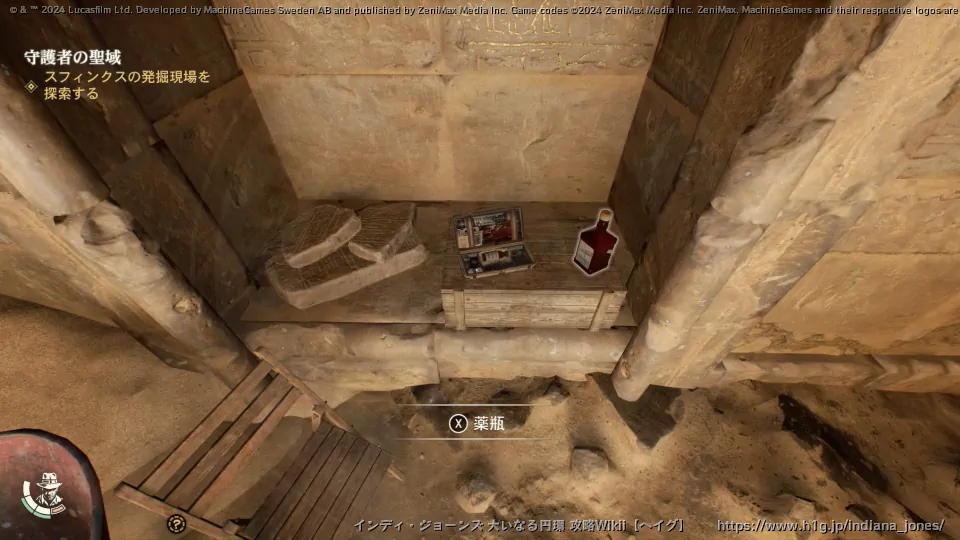
Task: Open the question mark hint icon
Action: pos(177,523)
